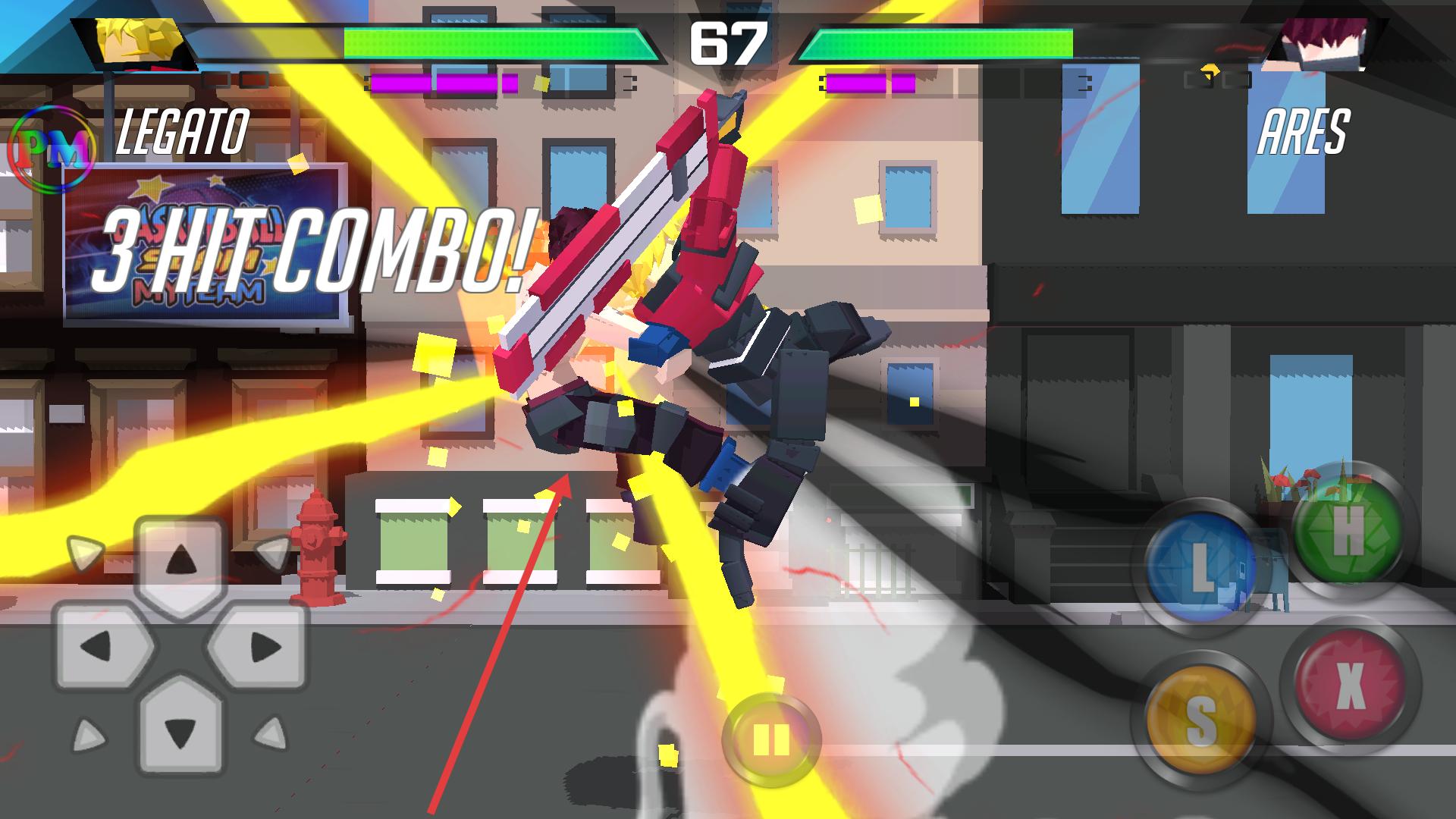Tap the up-left diagonal D-pad arrow
This screenshot has width=1456, height=819.
point(85,551)
